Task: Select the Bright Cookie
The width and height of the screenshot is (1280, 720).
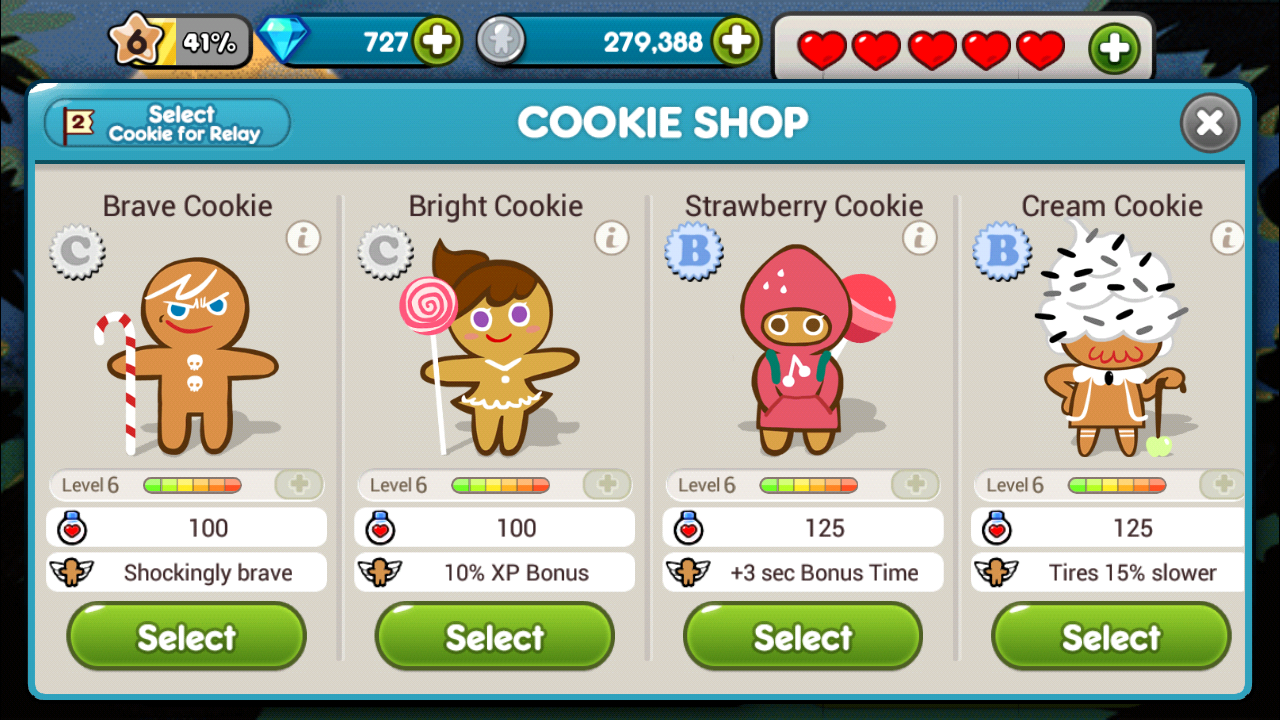Action: pyautogui.click(x=494, y=637)
